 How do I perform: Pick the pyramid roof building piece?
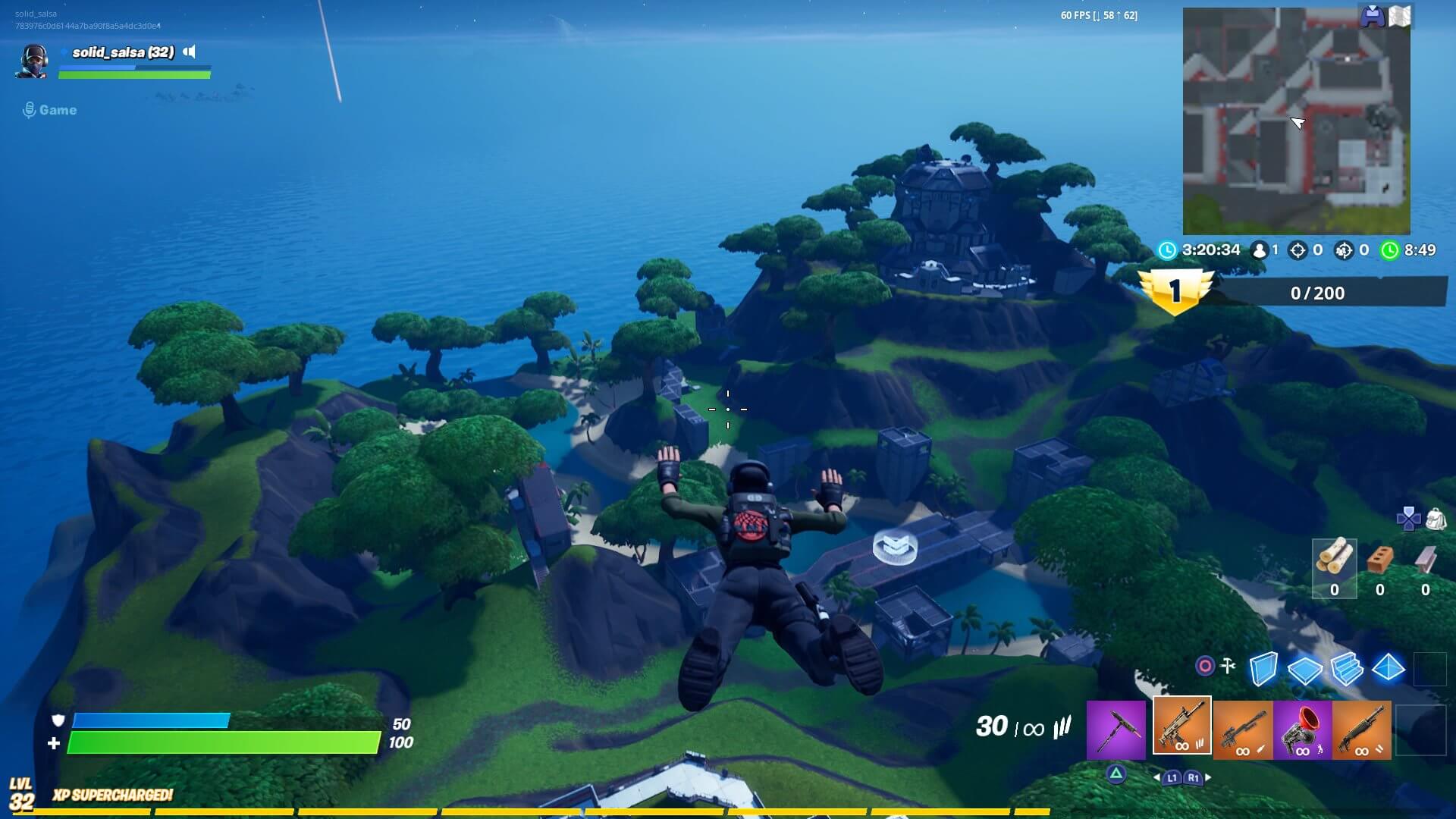1389,668
